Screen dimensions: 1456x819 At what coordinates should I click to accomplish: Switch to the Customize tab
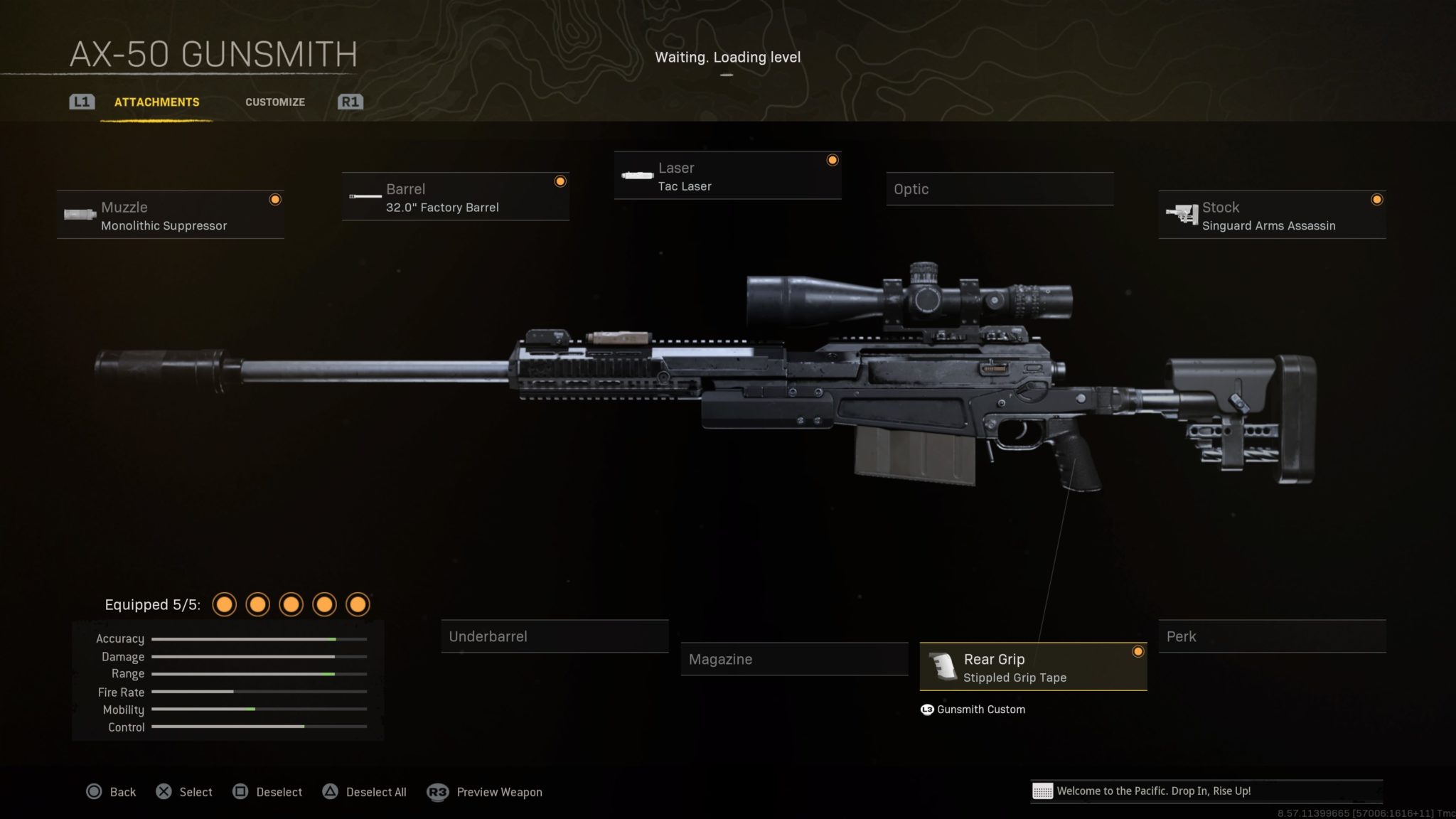275,102
